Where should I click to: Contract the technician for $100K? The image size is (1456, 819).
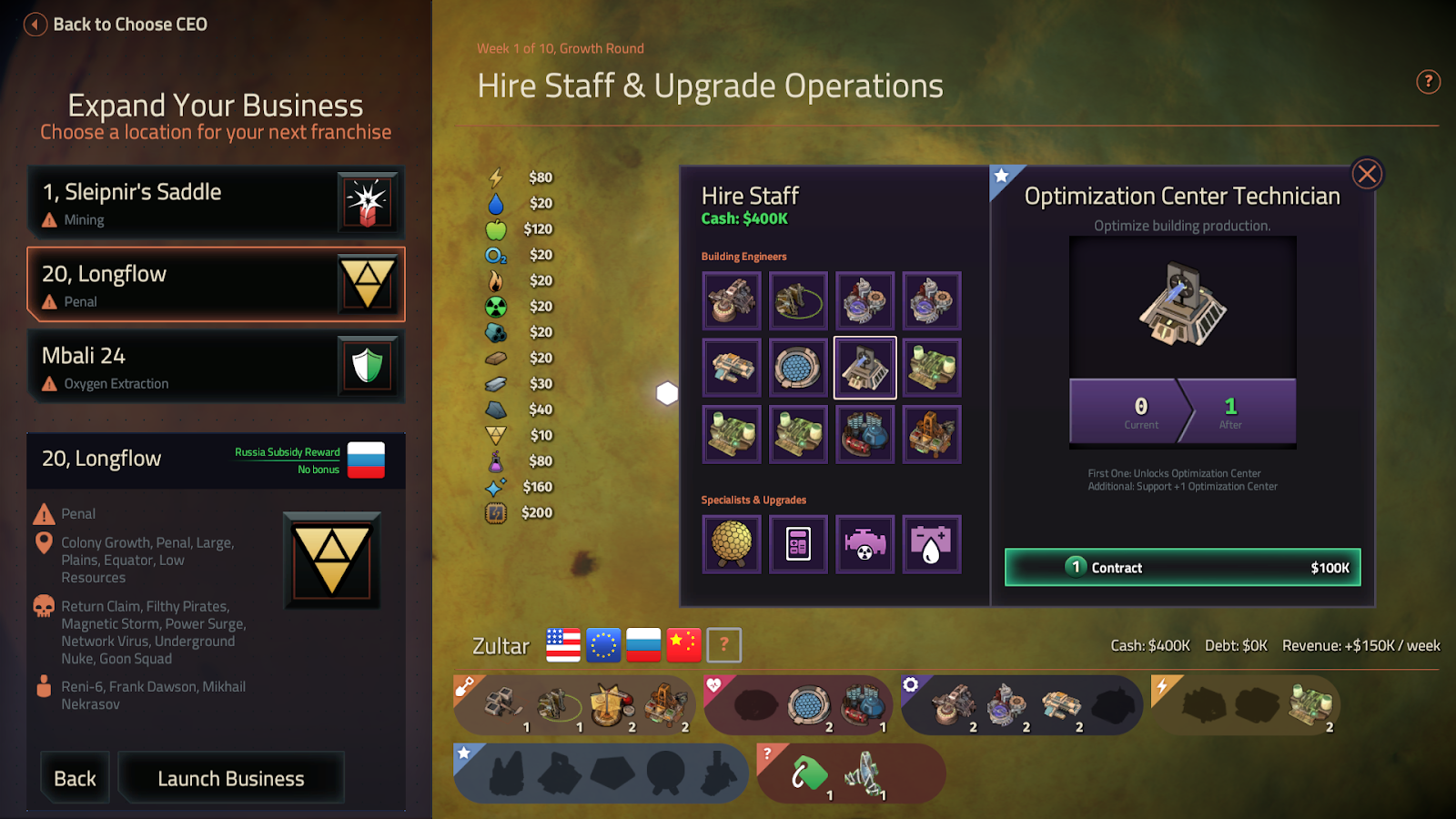(x=1182, y=567)
